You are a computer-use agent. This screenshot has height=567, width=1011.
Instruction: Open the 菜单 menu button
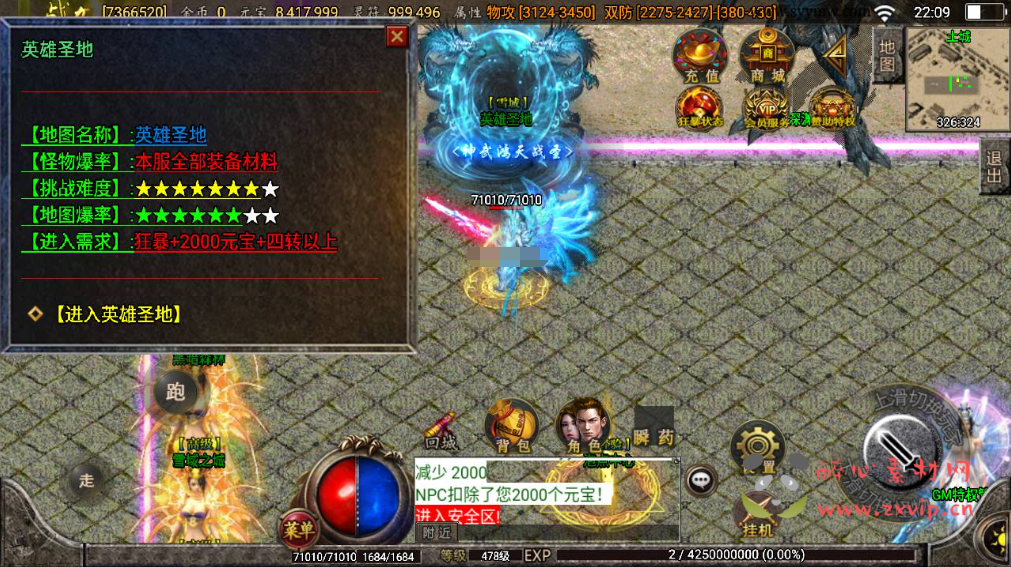point(297,527)
